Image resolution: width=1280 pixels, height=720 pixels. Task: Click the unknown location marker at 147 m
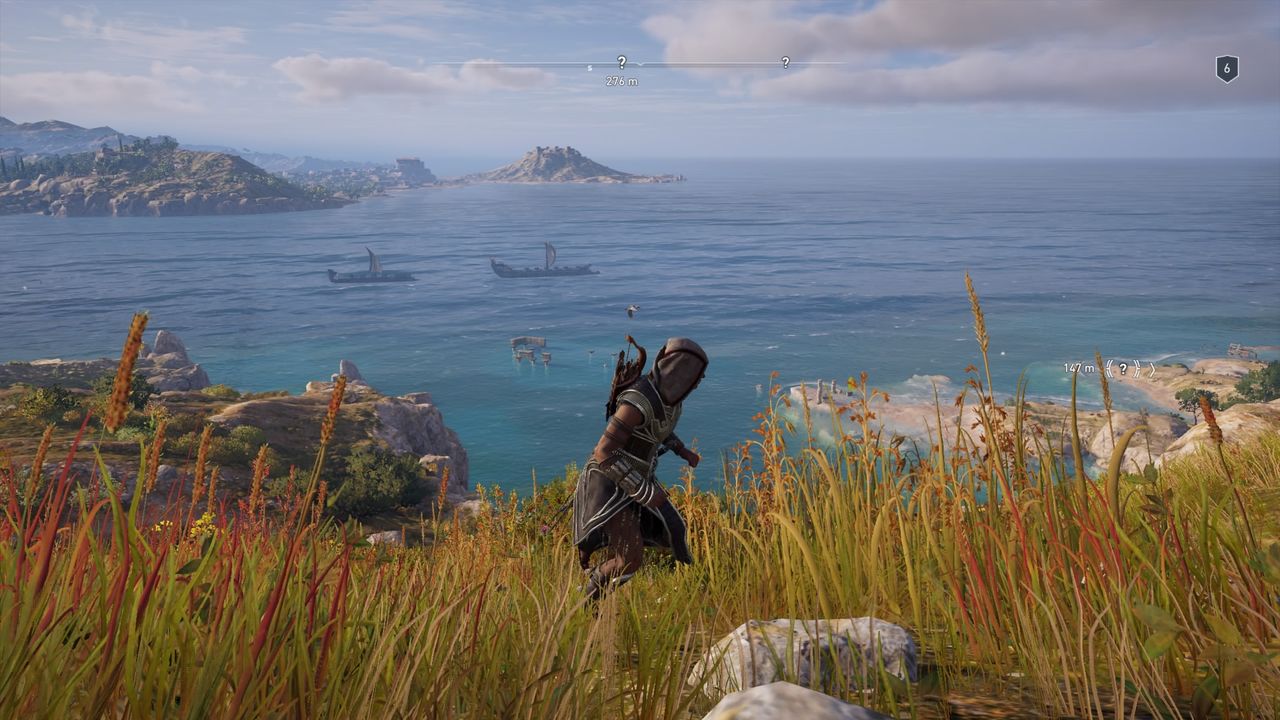click(x=1123, y=369)
